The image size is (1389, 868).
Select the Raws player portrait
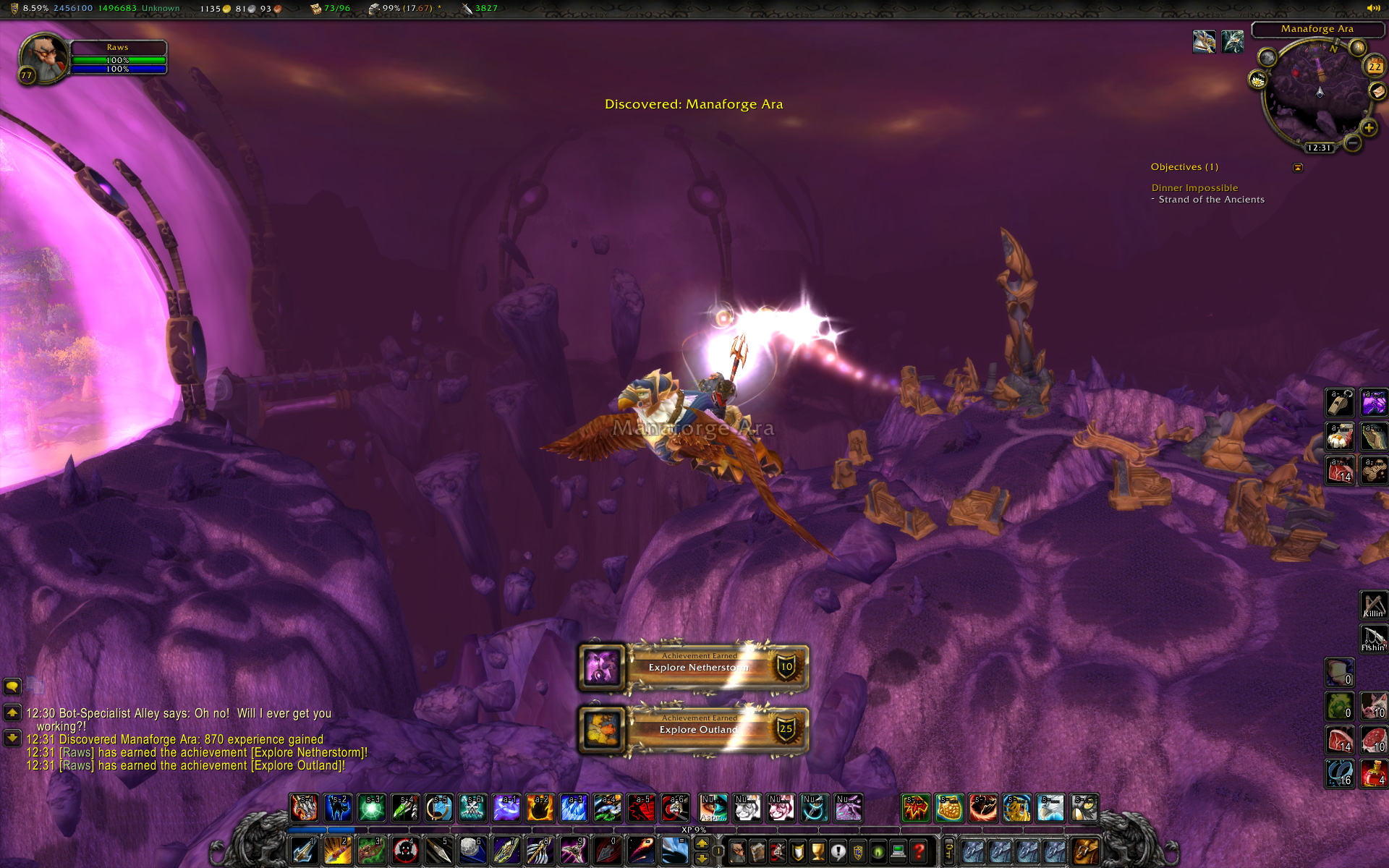click(43, 58)
